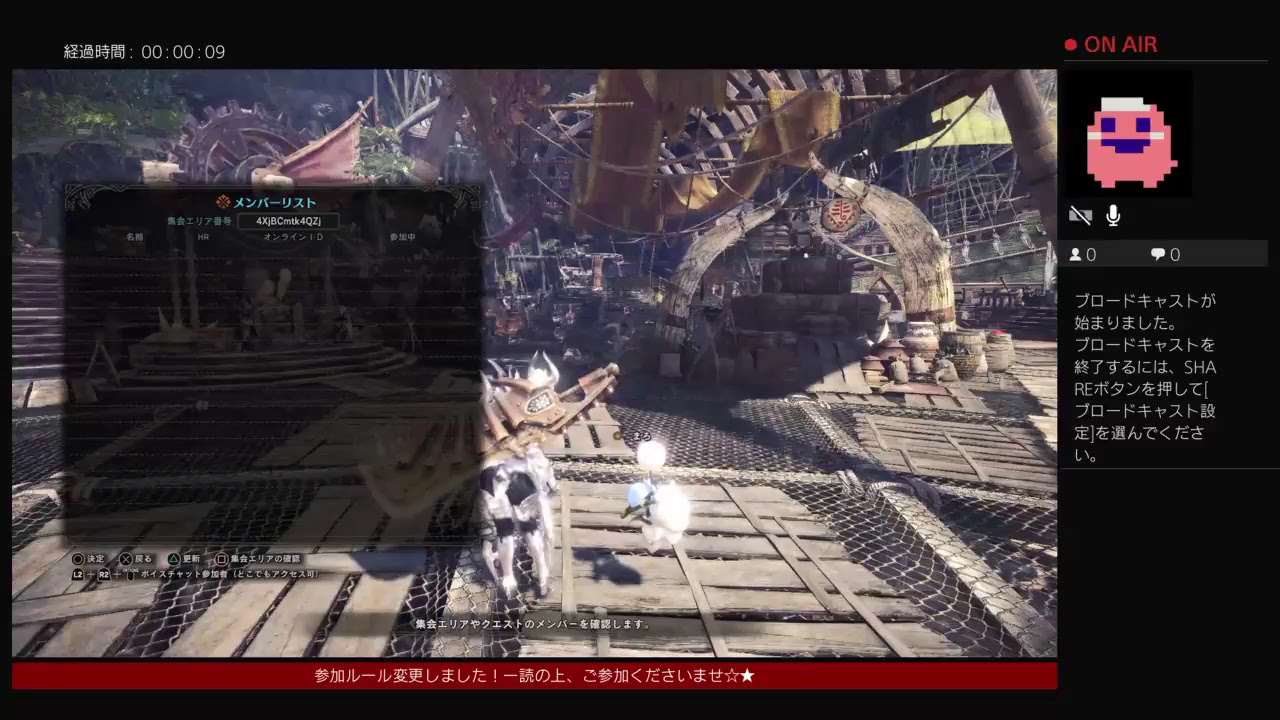Select the crossed-out camera icon
The image size is (1280, 720).
tap(1080, 215)
